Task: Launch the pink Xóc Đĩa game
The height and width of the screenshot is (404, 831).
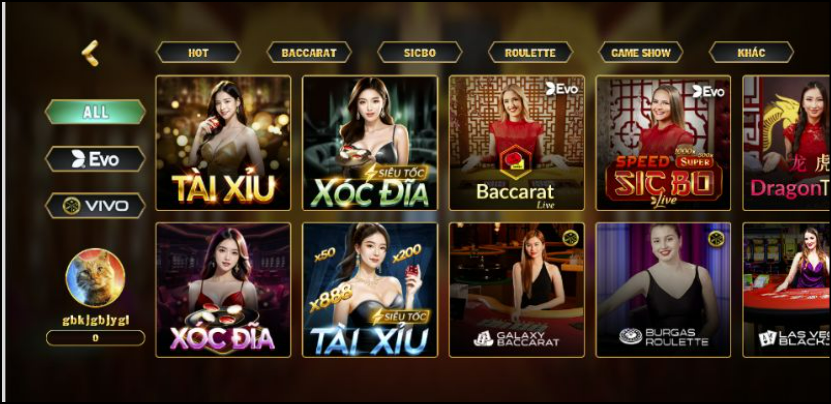Action: click(x=223, y=290)
